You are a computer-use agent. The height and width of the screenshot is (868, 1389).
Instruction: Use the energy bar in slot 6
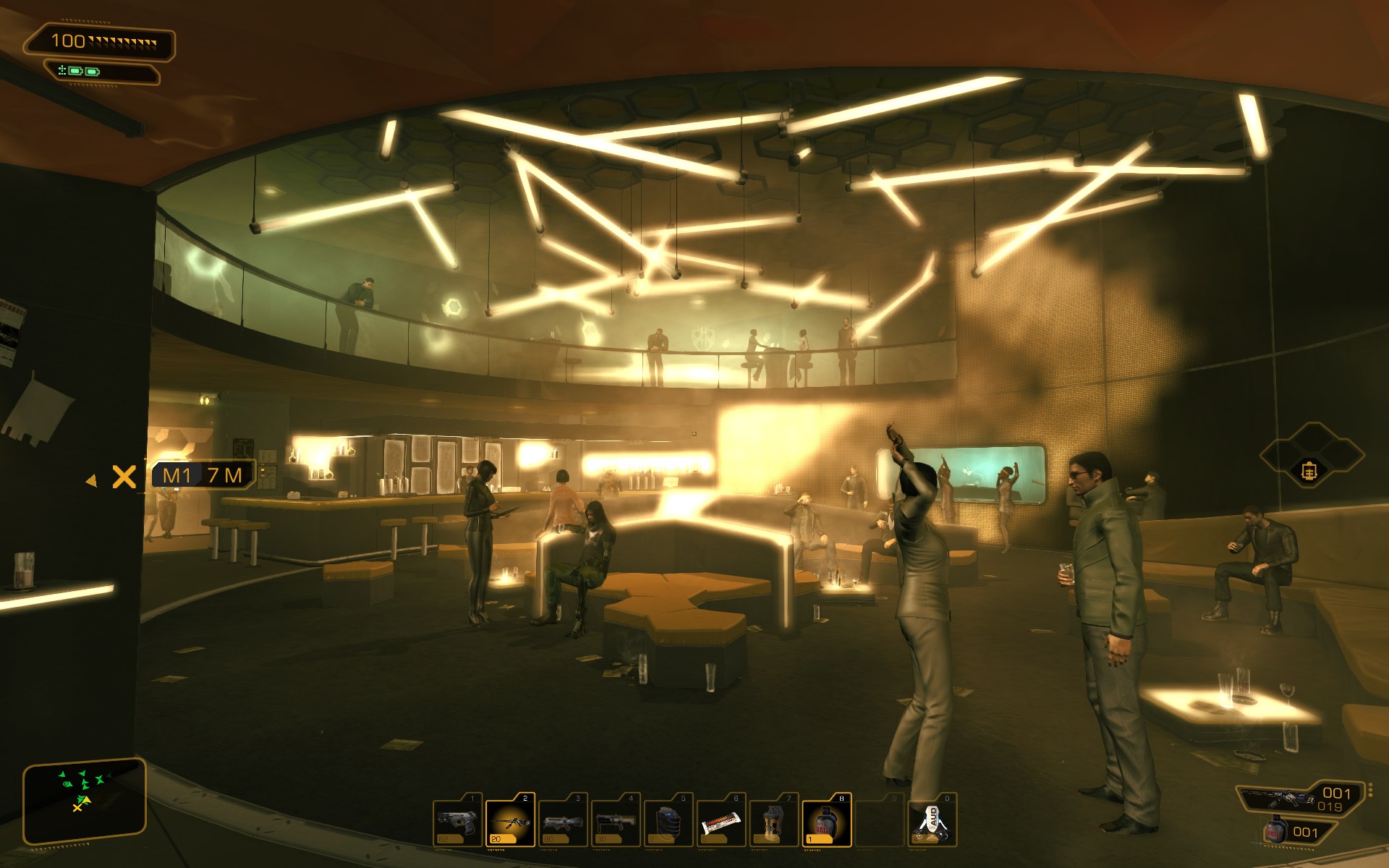(x=721, y=821)
